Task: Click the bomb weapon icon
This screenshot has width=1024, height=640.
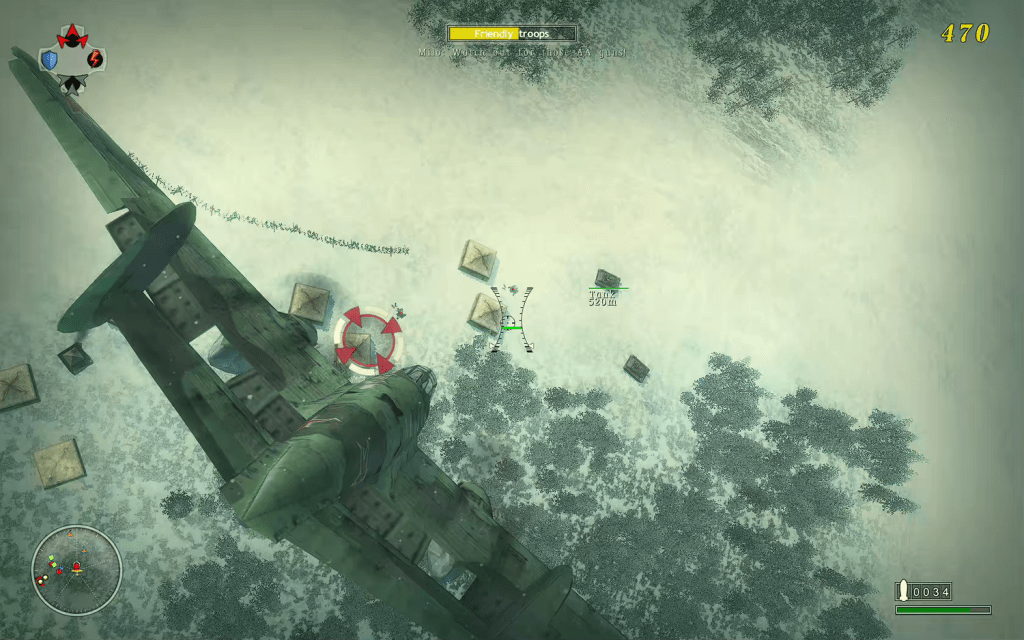Action: (x=904, y=591)
